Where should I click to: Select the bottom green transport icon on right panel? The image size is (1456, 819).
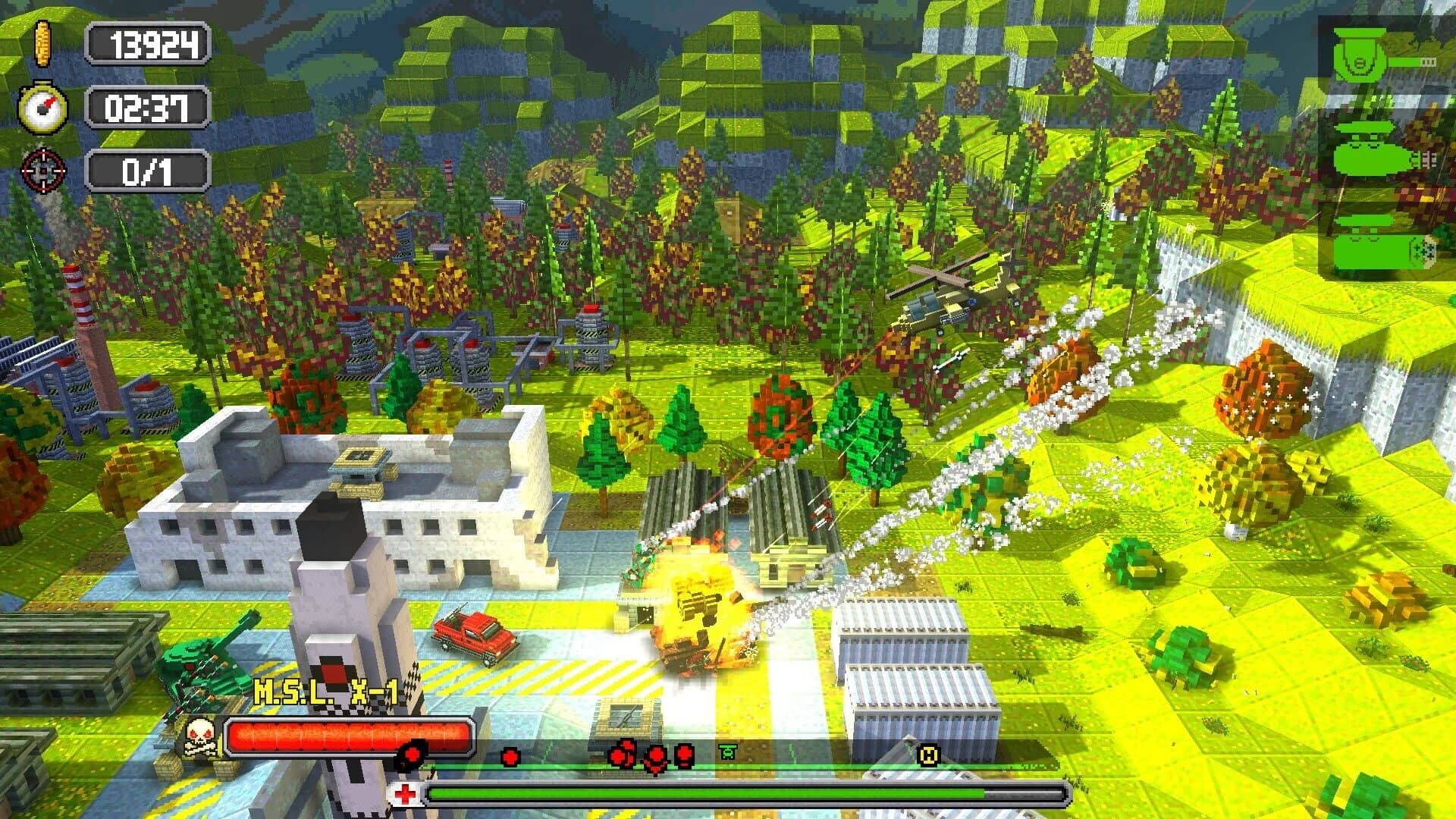tap(1370, 250)
